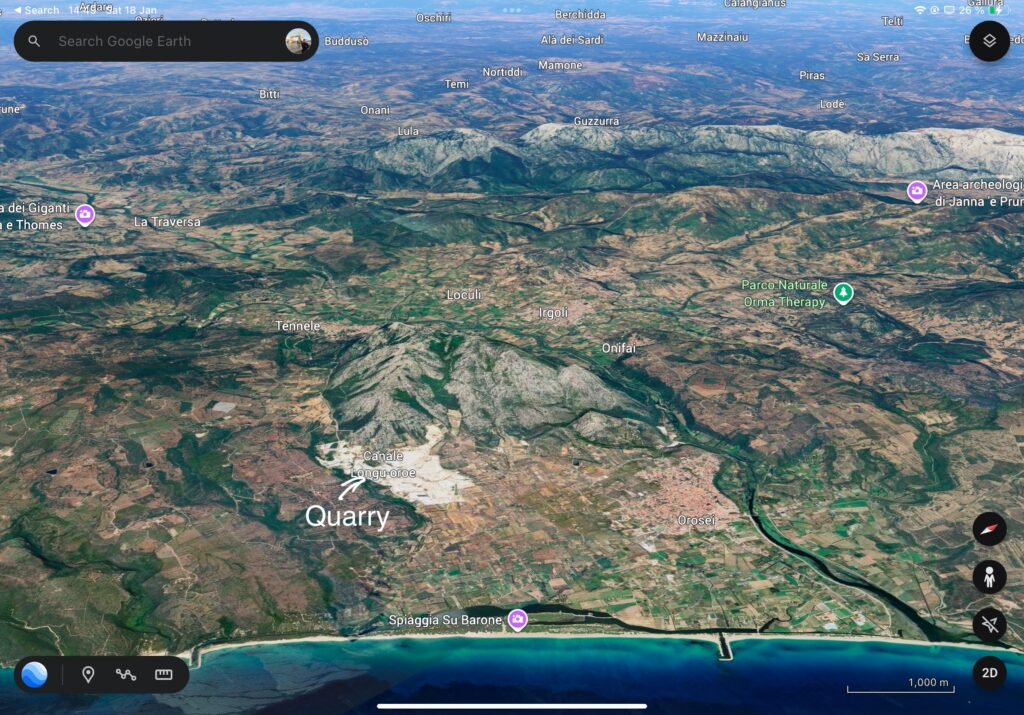Select the Spiaggia Su Barone photo marker
The height and width of the screenshot is (715, 1024).
point(517,620)
